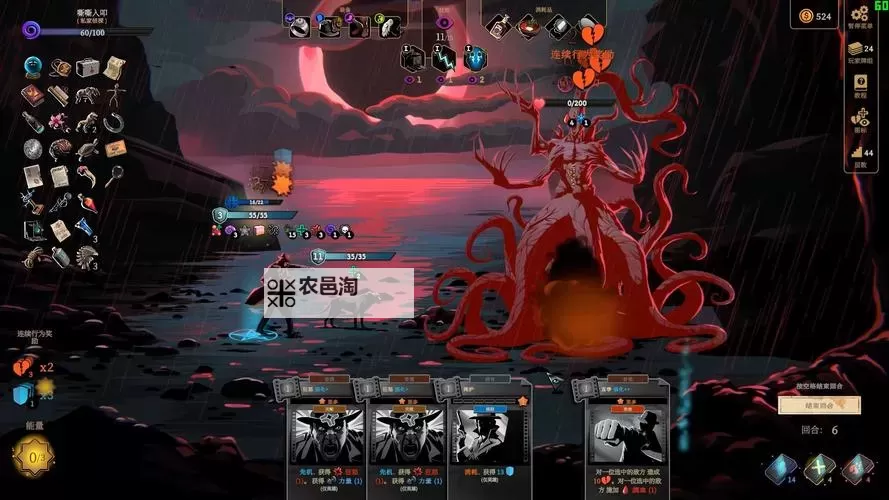Open the pause menu gear icon
This screenshot has height=500, width=889.
[x=859, y=14]
